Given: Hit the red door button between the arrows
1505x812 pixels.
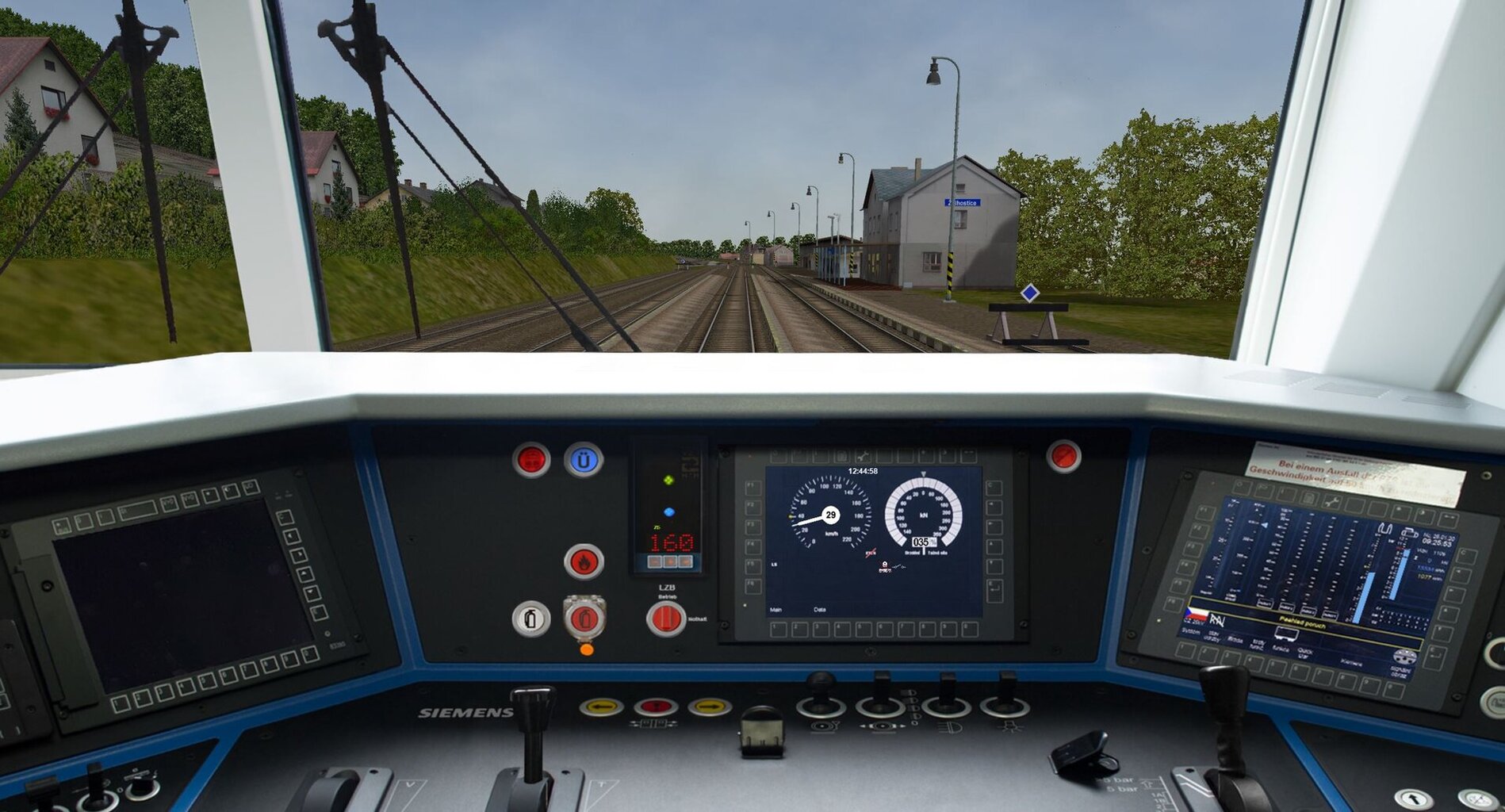Looking at the screenshot, I should [x=655, y=707].
